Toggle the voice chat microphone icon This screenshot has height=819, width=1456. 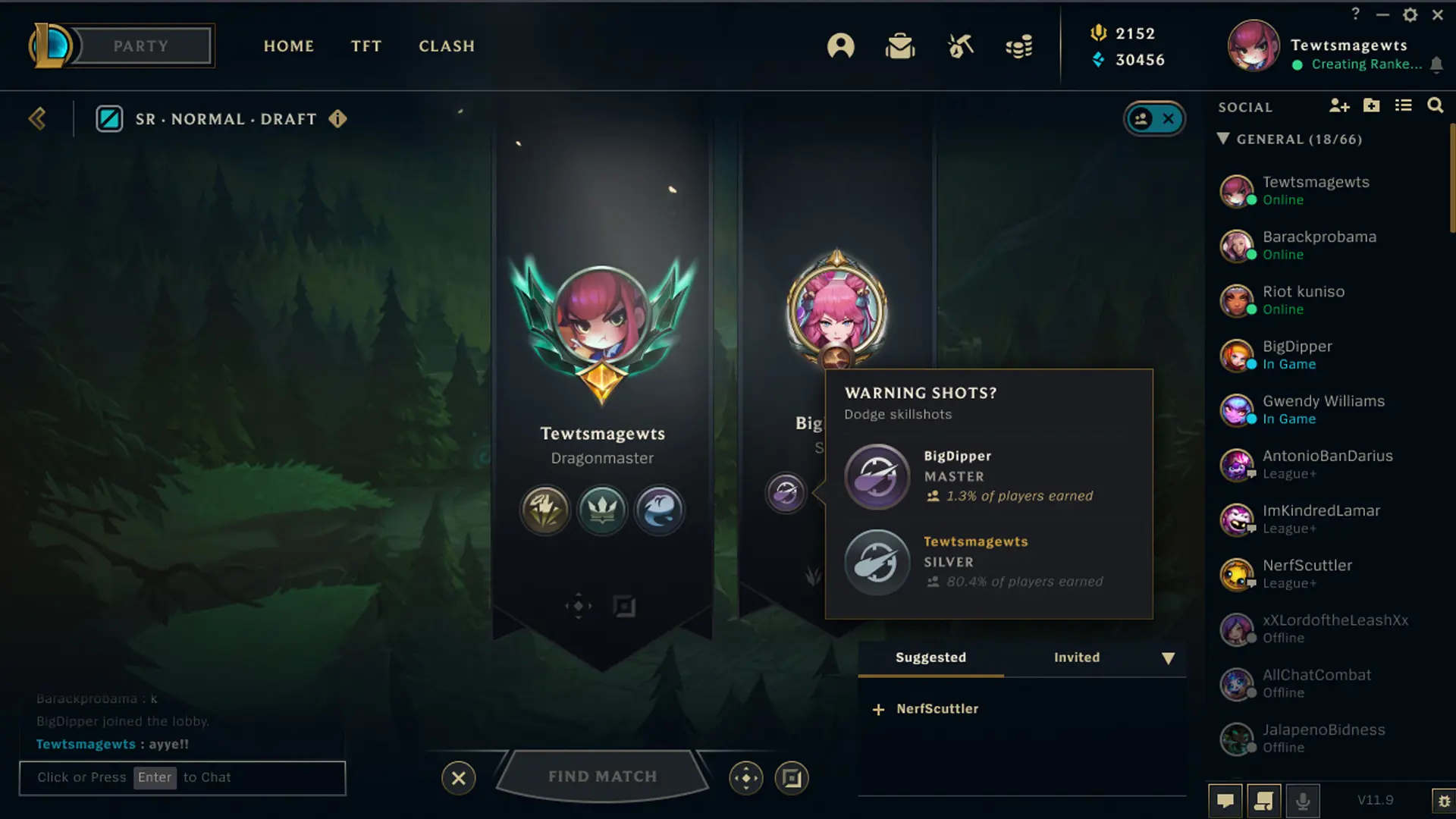(x=1304, y=800)
